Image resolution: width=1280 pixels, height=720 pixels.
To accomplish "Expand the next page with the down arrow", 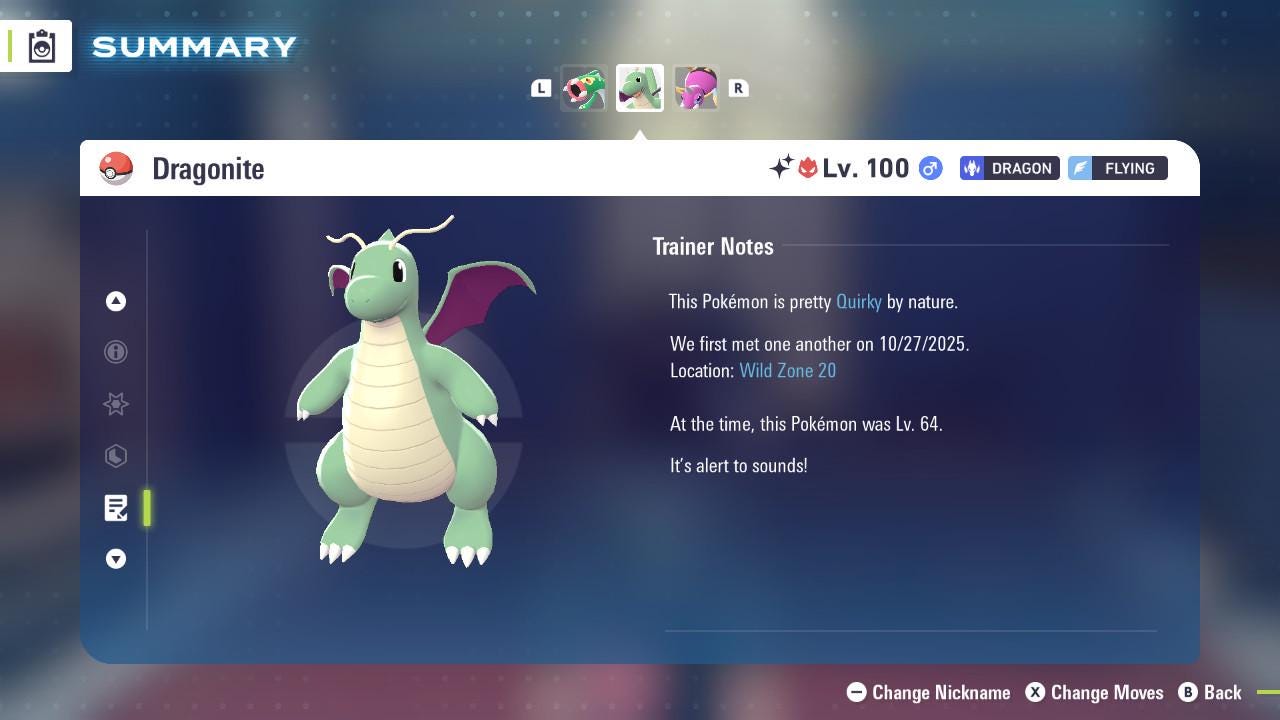I will [116, 559].
